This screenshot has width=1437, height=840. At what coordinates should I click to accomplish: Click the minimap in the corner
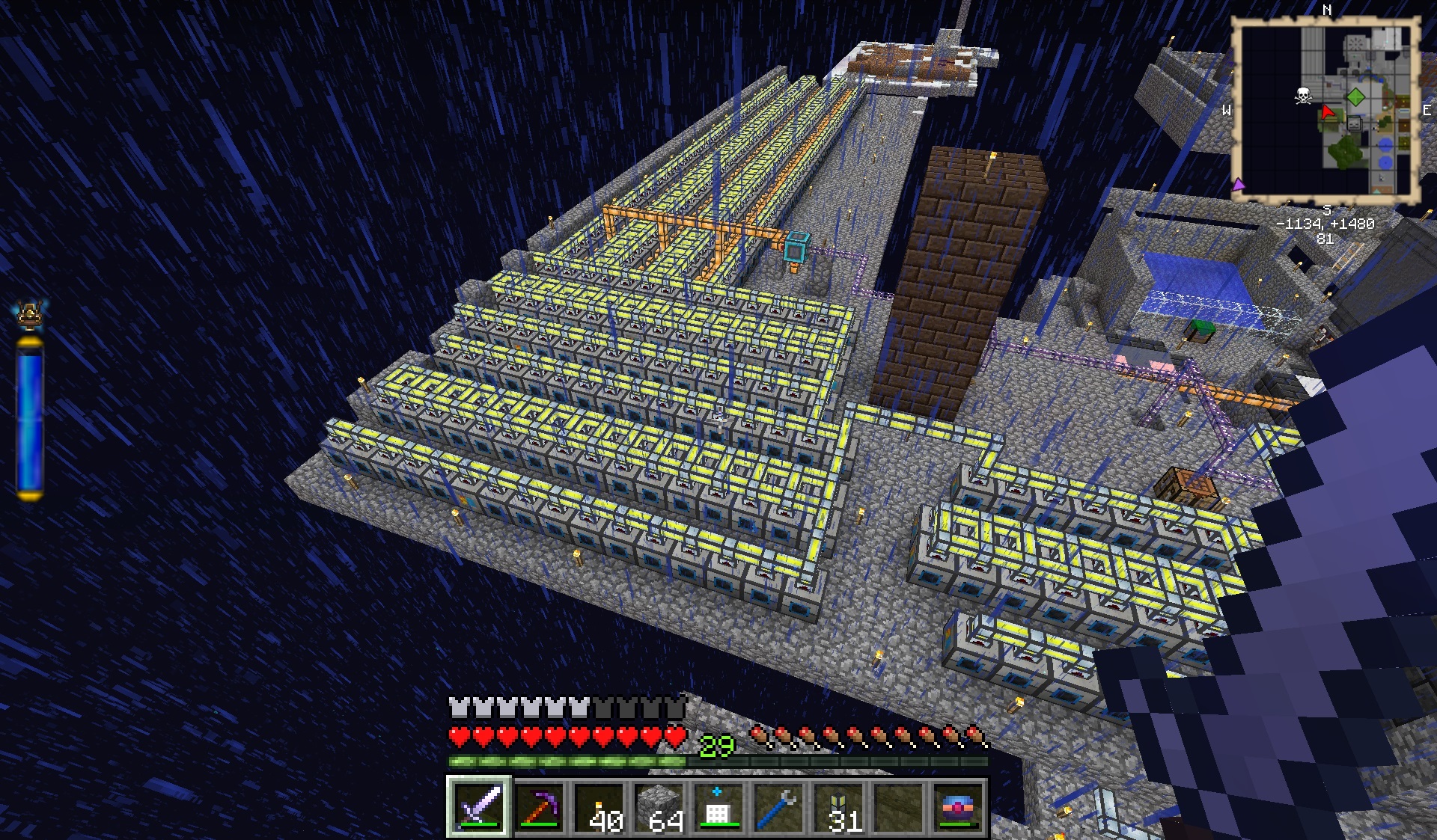click(x=1325, y=111)
